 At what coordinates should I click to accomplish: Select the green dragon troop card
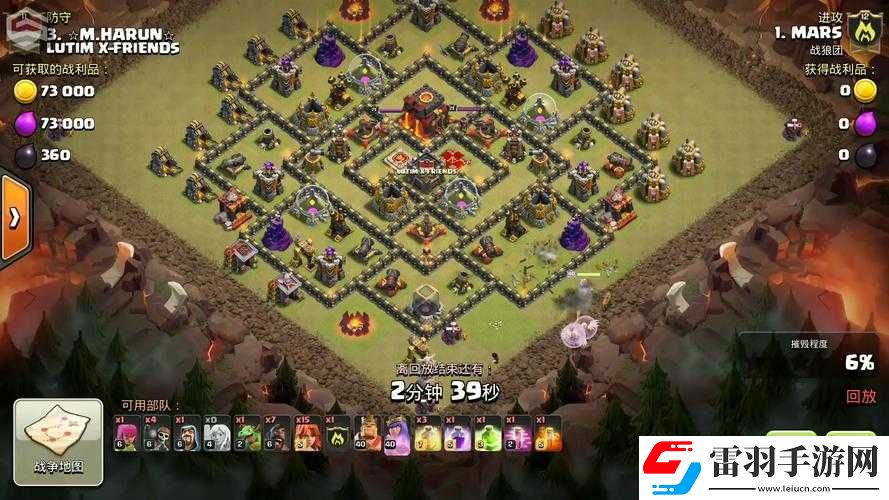pyautogui.click(x=246, y=434)
